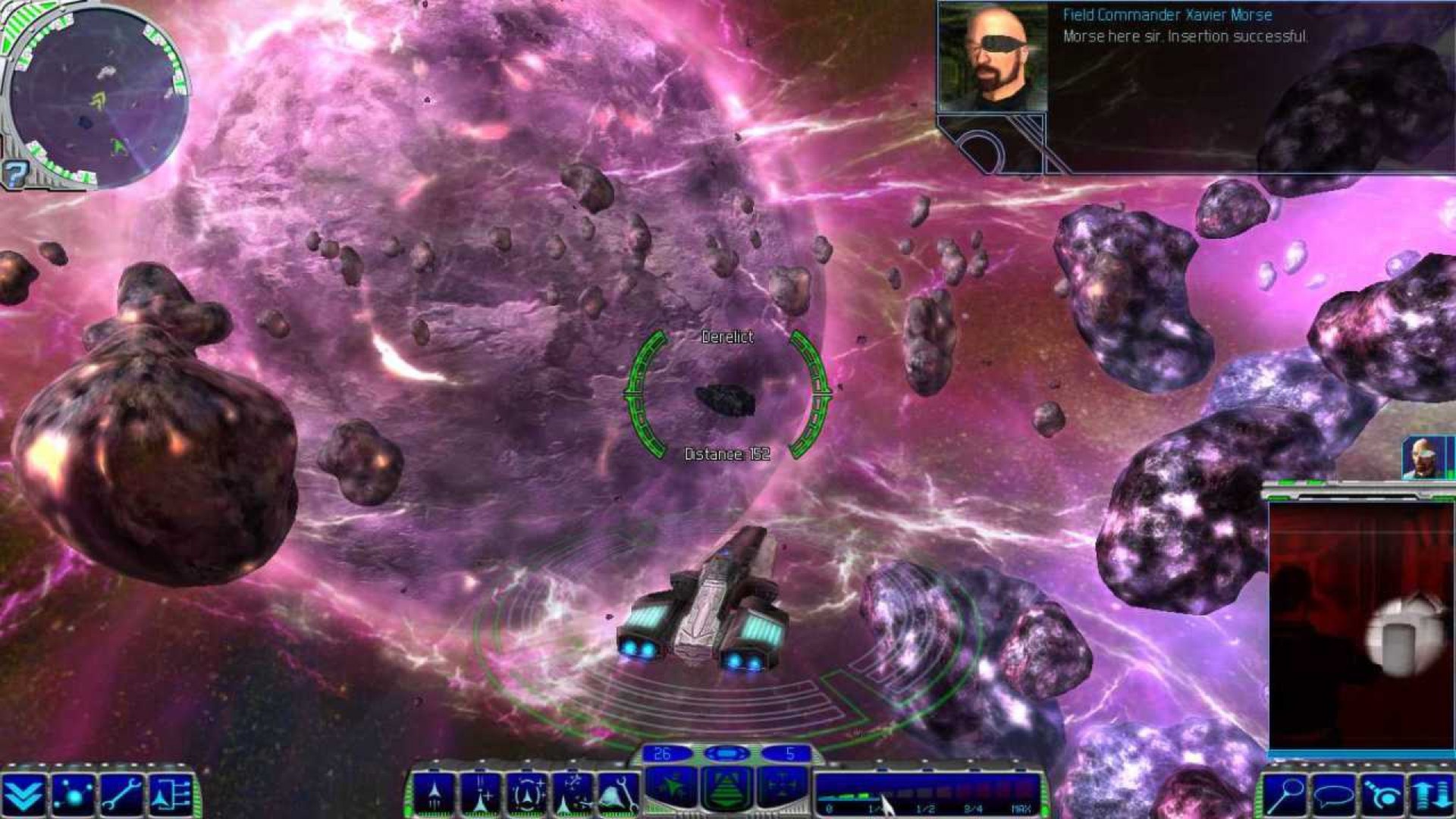This screenshot has width=1456, height=819.
Task: Open the comms speech bubble icon
Action: tap(1335, 795)
